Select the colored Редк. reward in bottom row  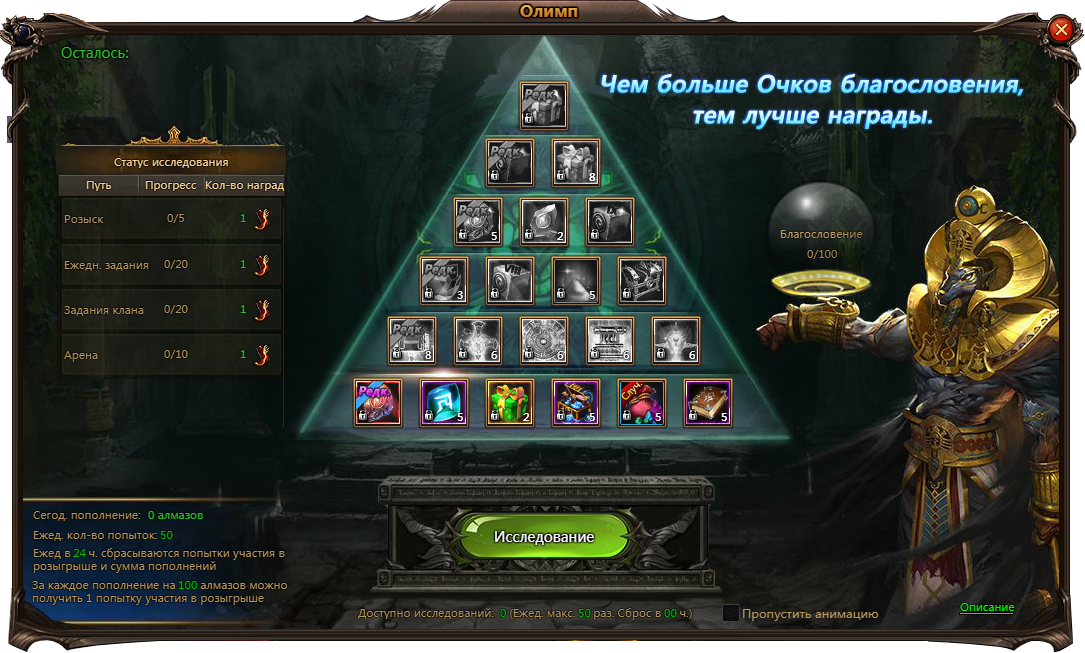(378, 403)
